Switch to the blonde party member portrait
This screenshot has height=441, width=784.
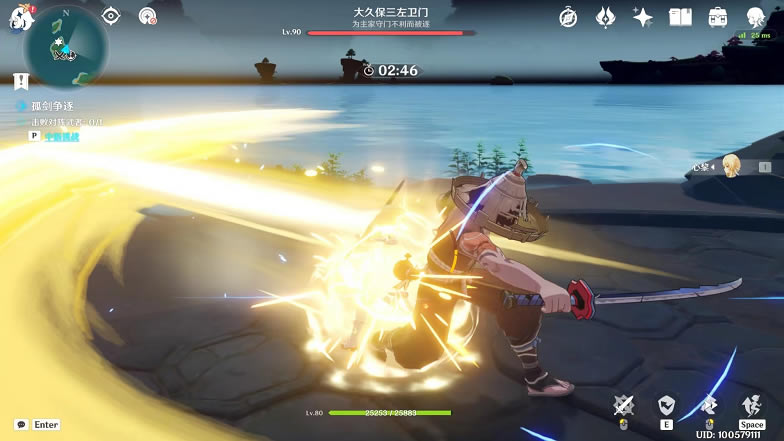732,165
